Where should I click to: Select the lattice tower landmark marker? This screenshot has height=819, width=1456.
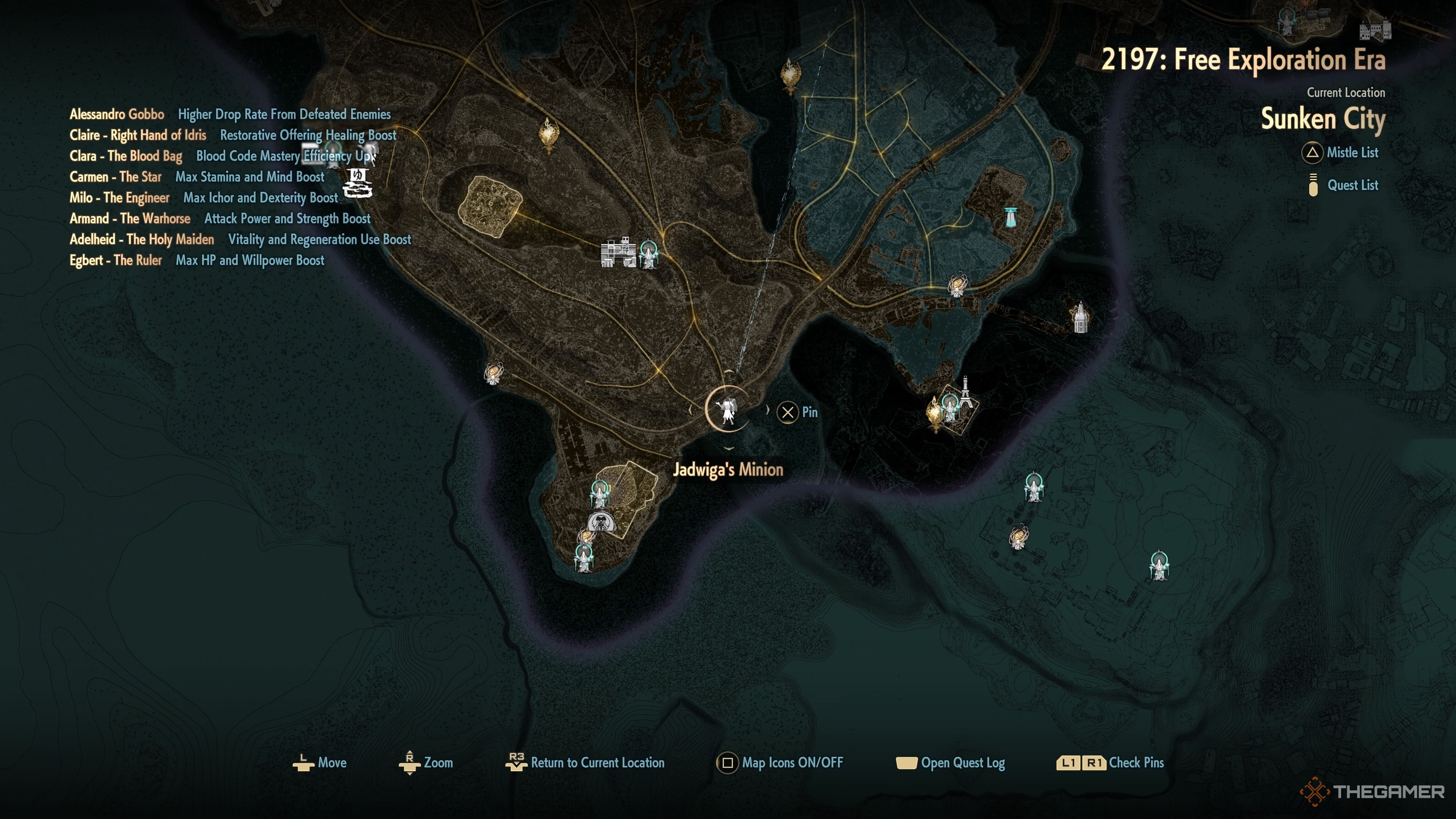point(965,391)
